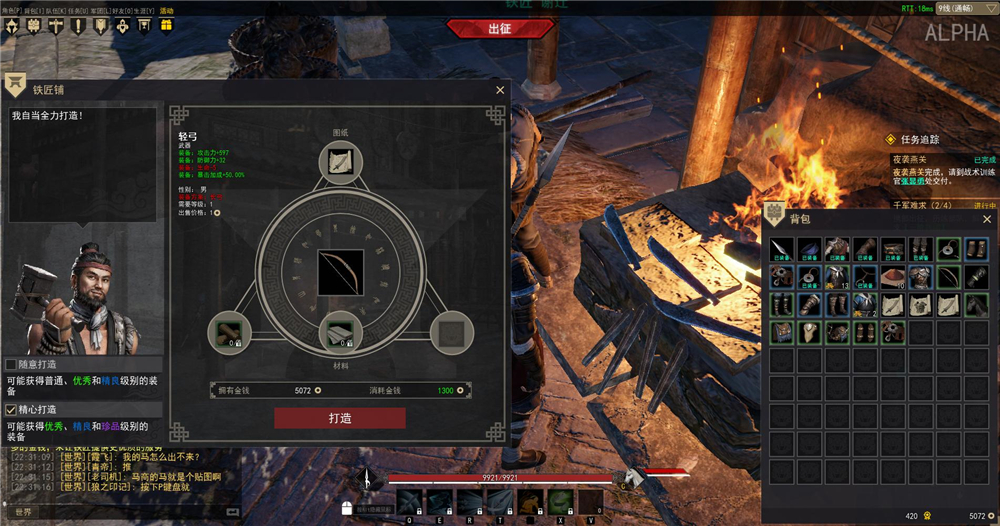Select the spear in the backpack

[781, 250]
